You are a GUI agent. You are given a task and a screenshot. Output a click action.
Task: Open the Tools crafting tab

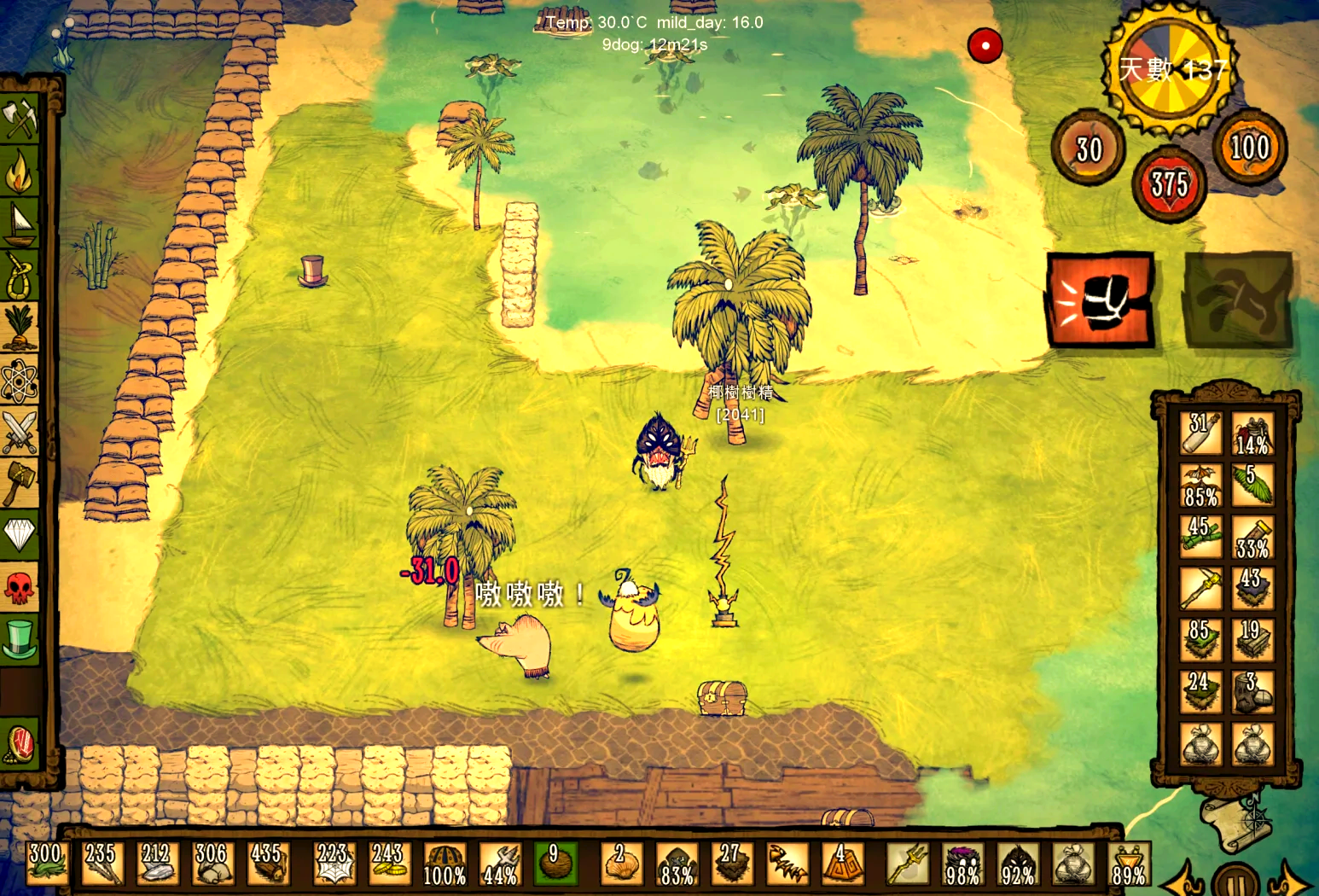click(20, 119)
